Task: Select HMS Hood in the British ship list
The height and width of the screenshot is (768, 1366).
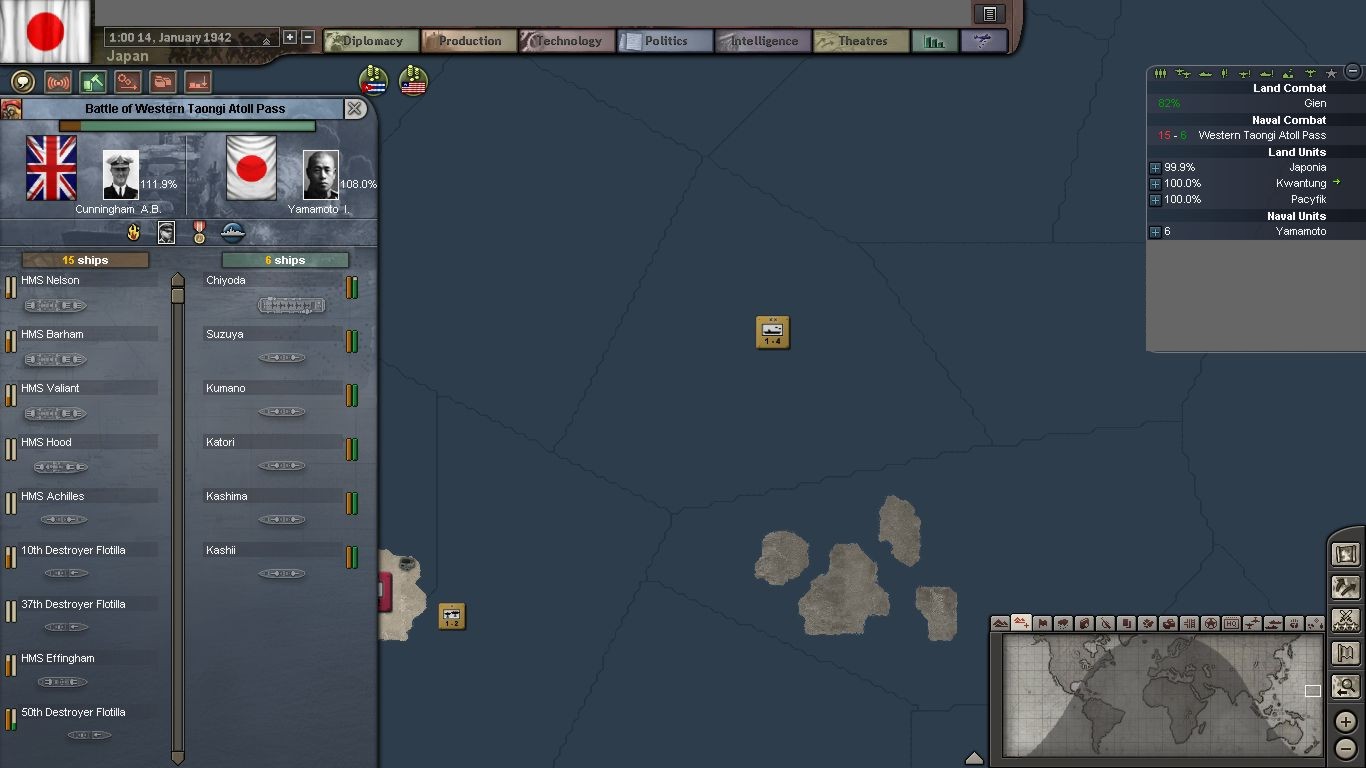Action: click(47, 442)
